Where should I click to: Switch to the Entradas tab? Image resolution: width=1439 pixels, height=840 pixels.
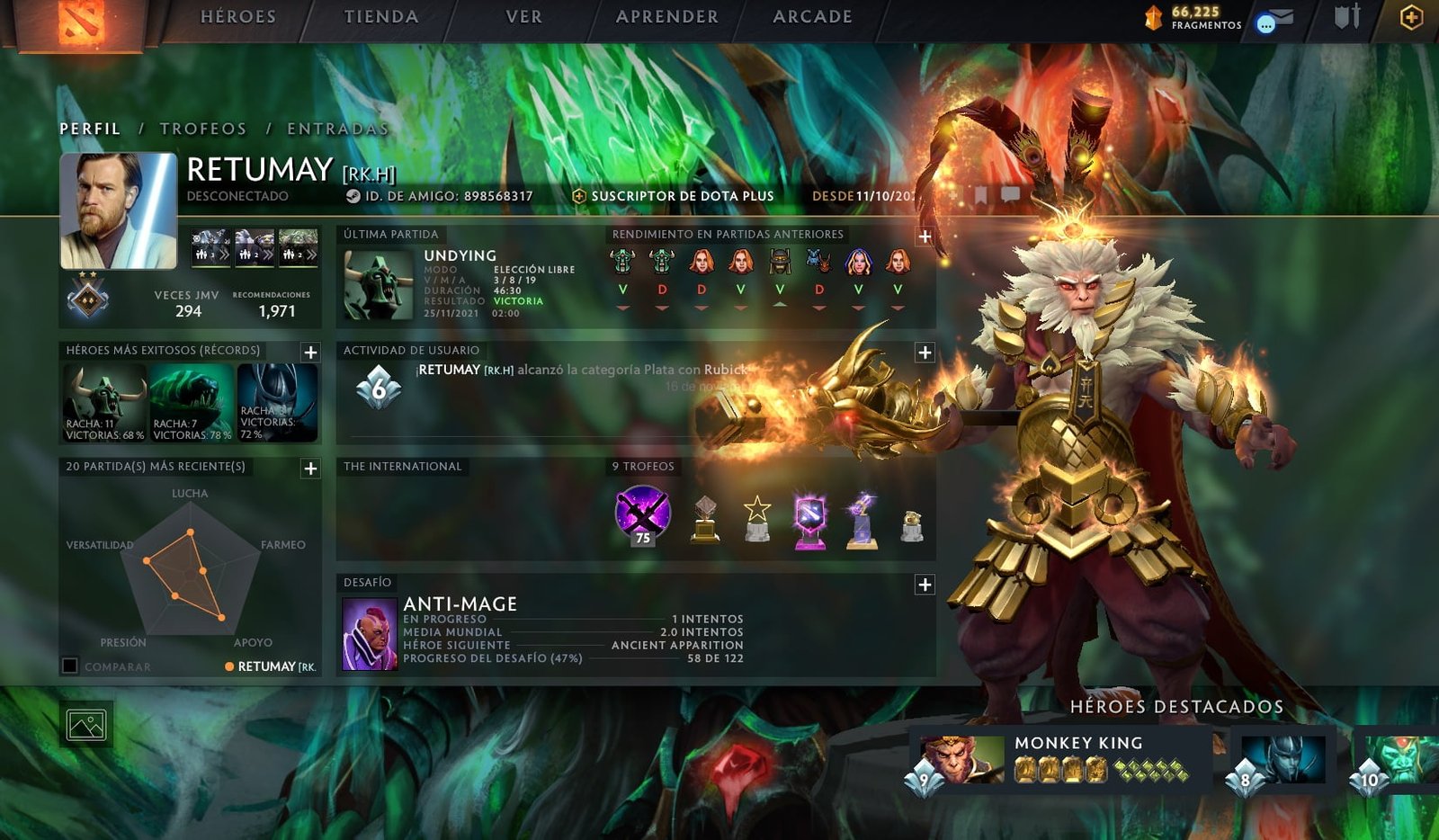click(x=338, y=129)
